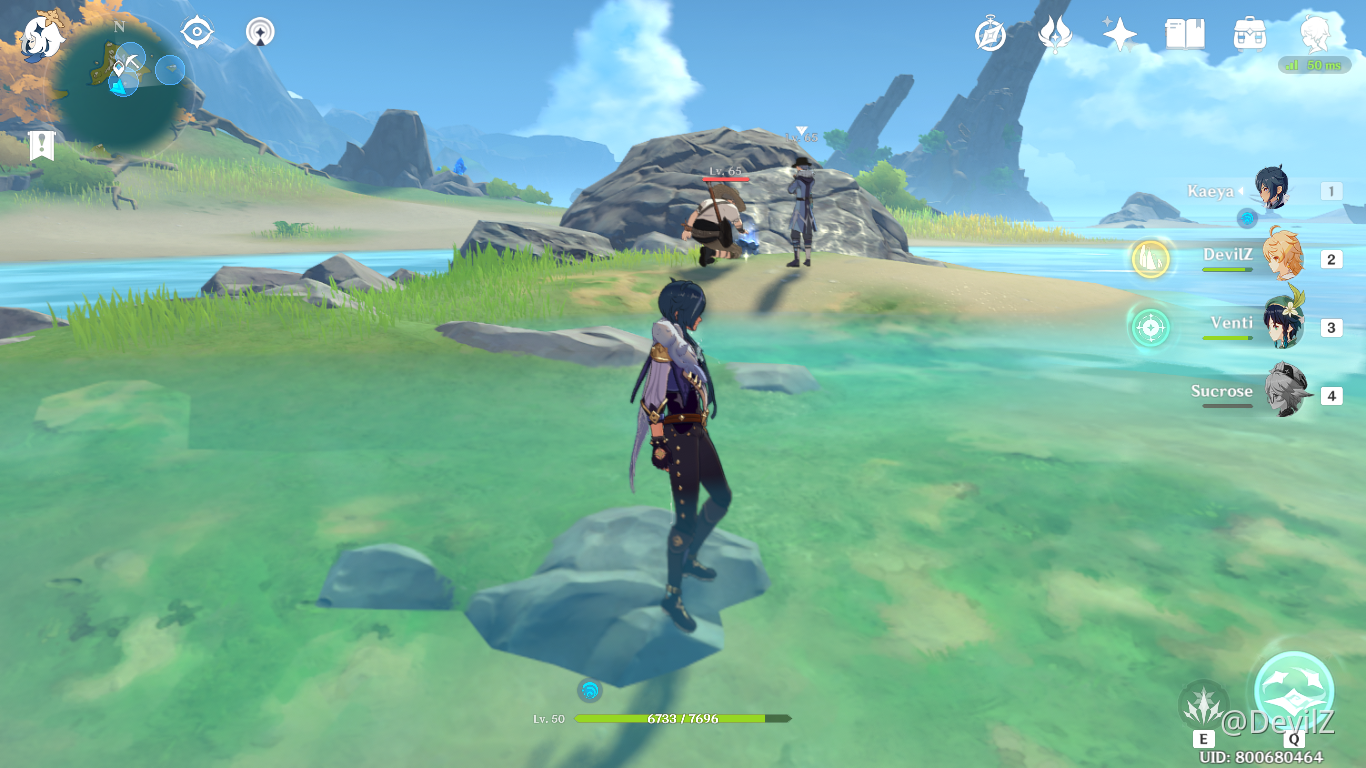Click the signal beacon icon beside the minimap
This screenshot has width=1366, height=768.
click(261, 32)
